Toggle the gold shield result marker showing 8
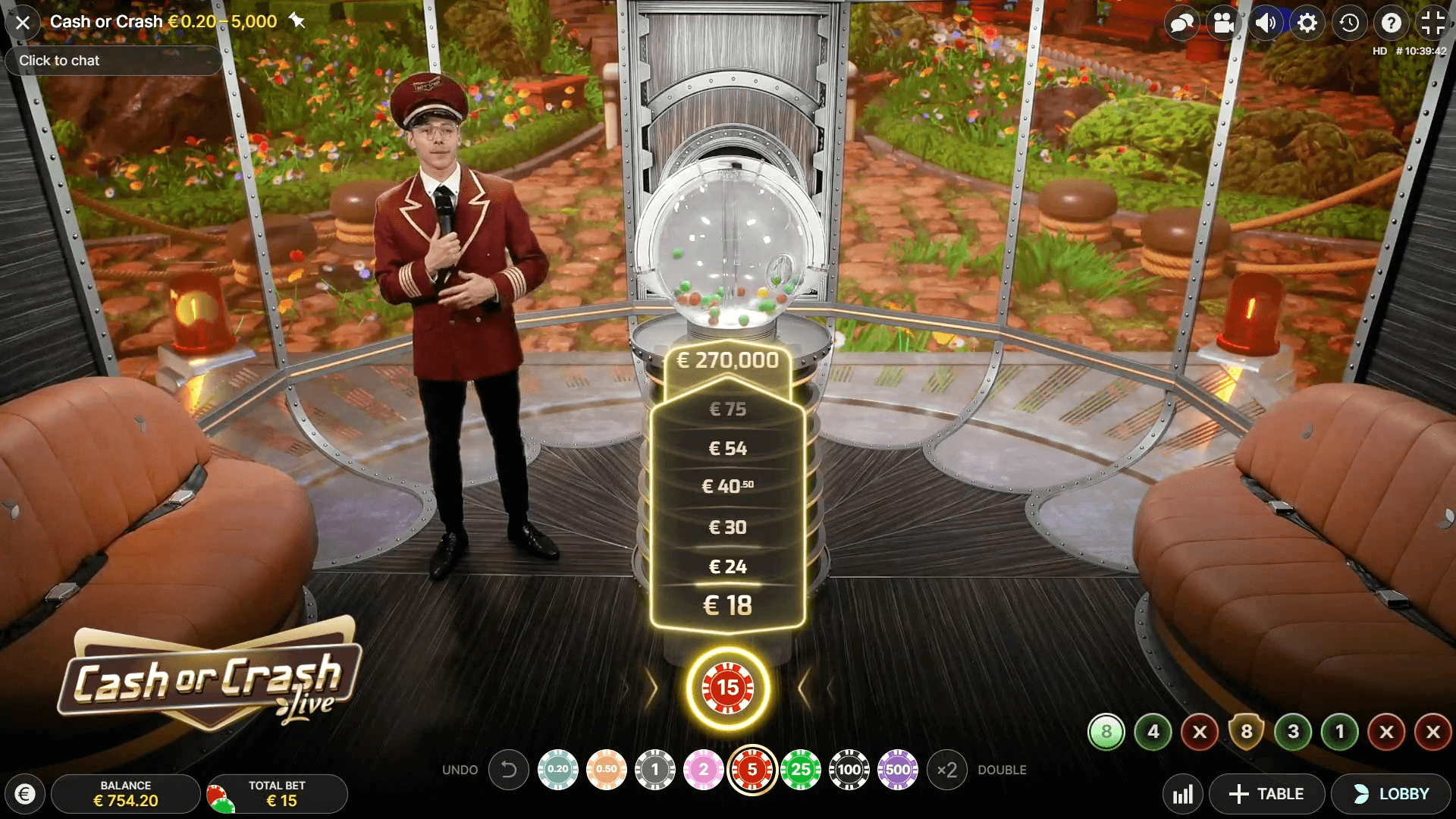This screenshot has height=819, width=1456. tap(1246, 733)
